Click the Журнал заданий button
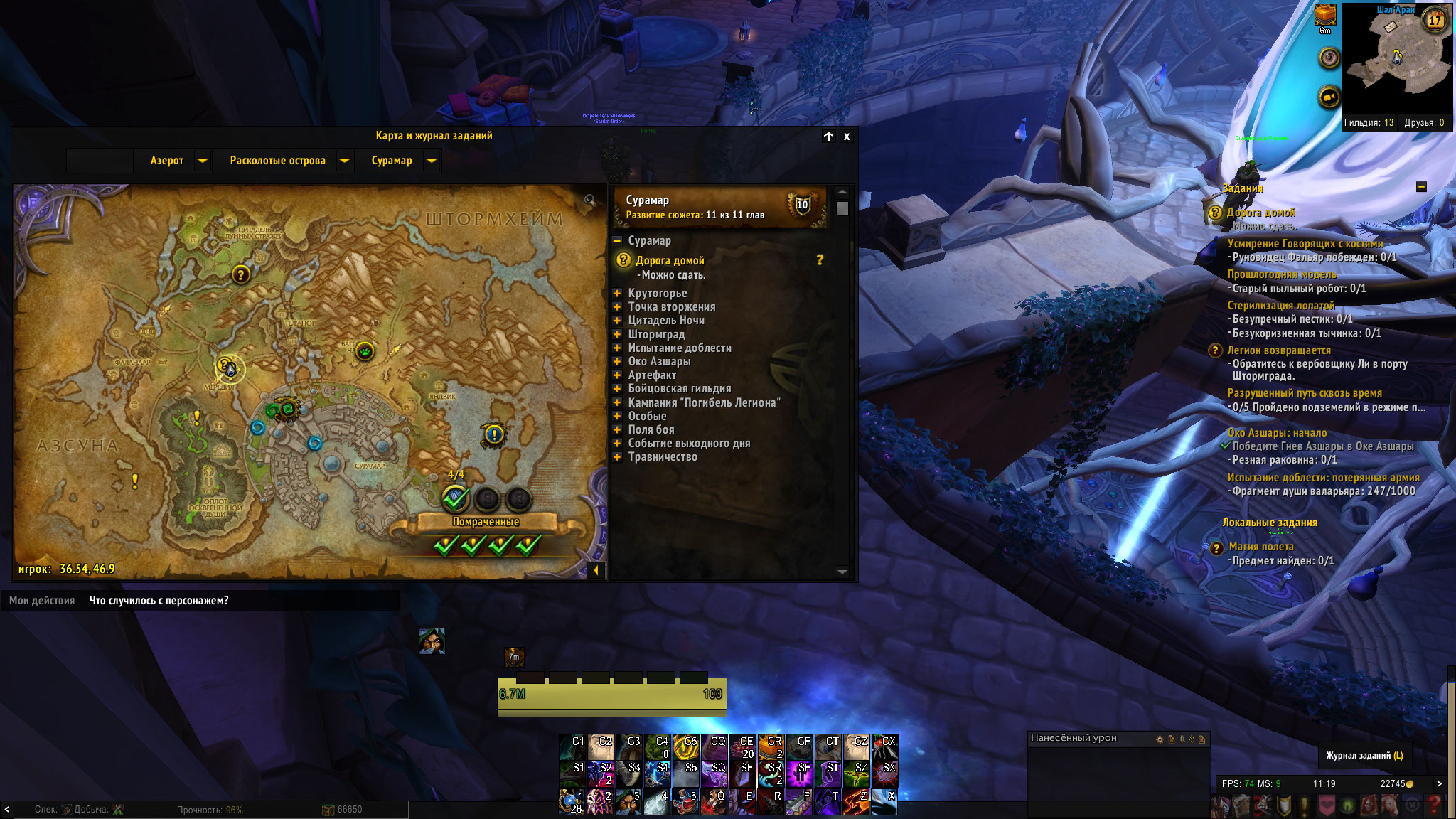The image size is (1456, 819). (x=1364, y=755)
